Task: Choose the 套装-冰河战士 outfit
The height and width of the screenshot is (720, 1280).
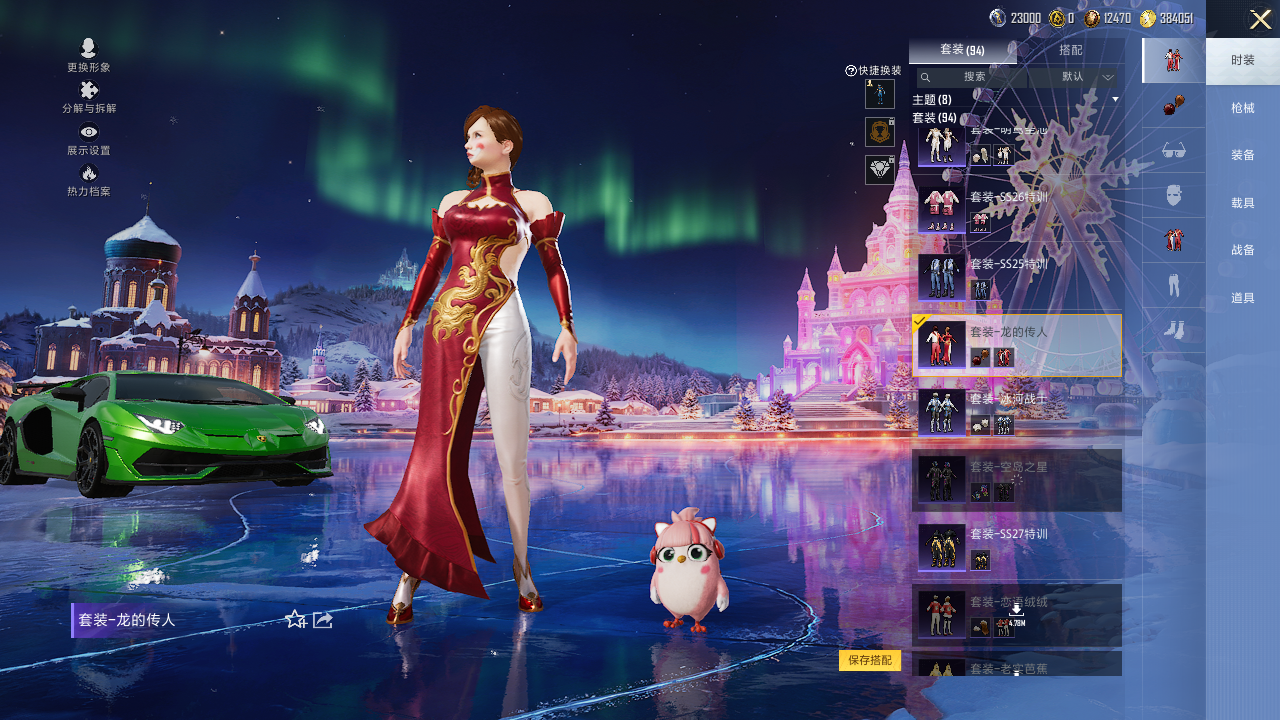Action: pos(1016,412)
